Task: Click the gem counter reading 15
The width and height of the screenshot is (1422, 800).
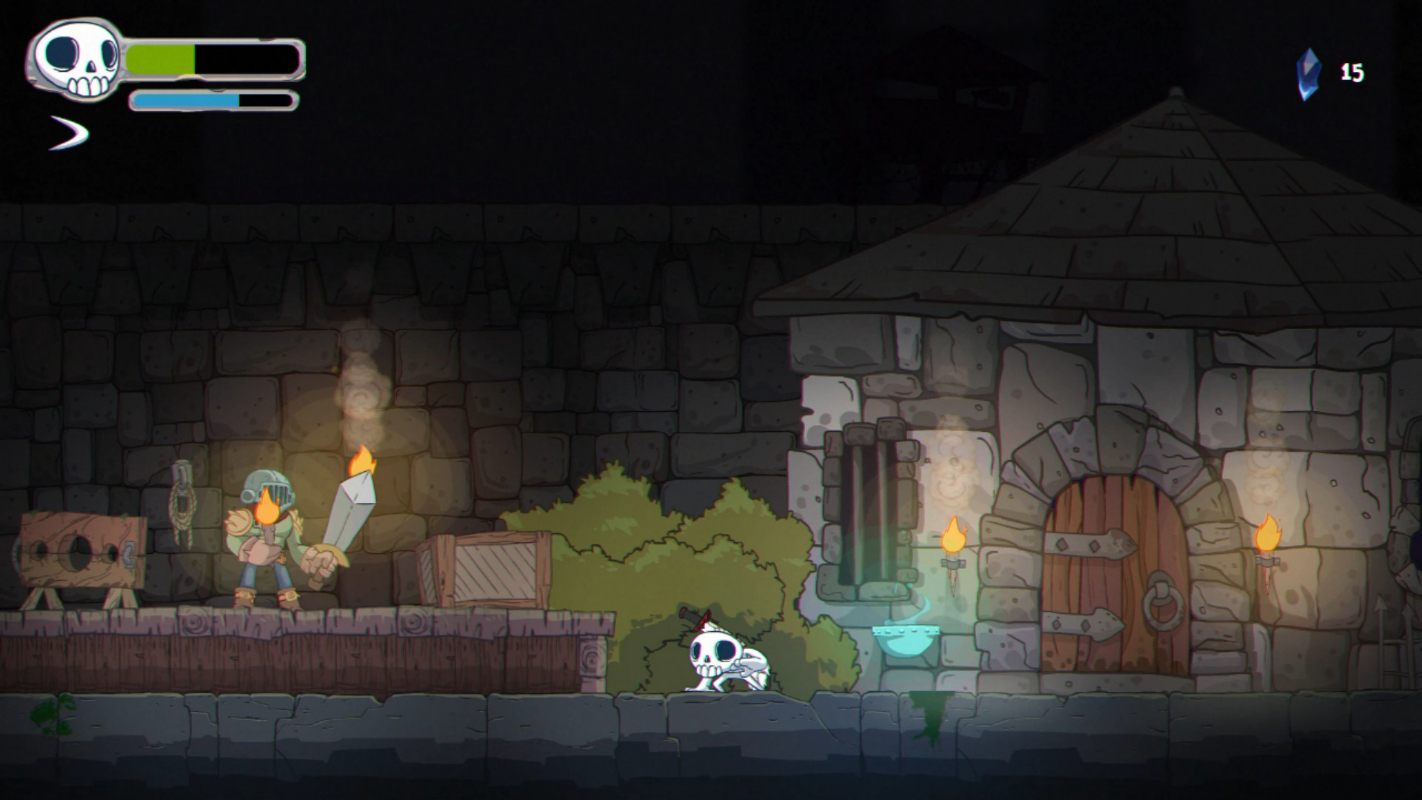Action: pyautogui.click(x=1352, y=70)
